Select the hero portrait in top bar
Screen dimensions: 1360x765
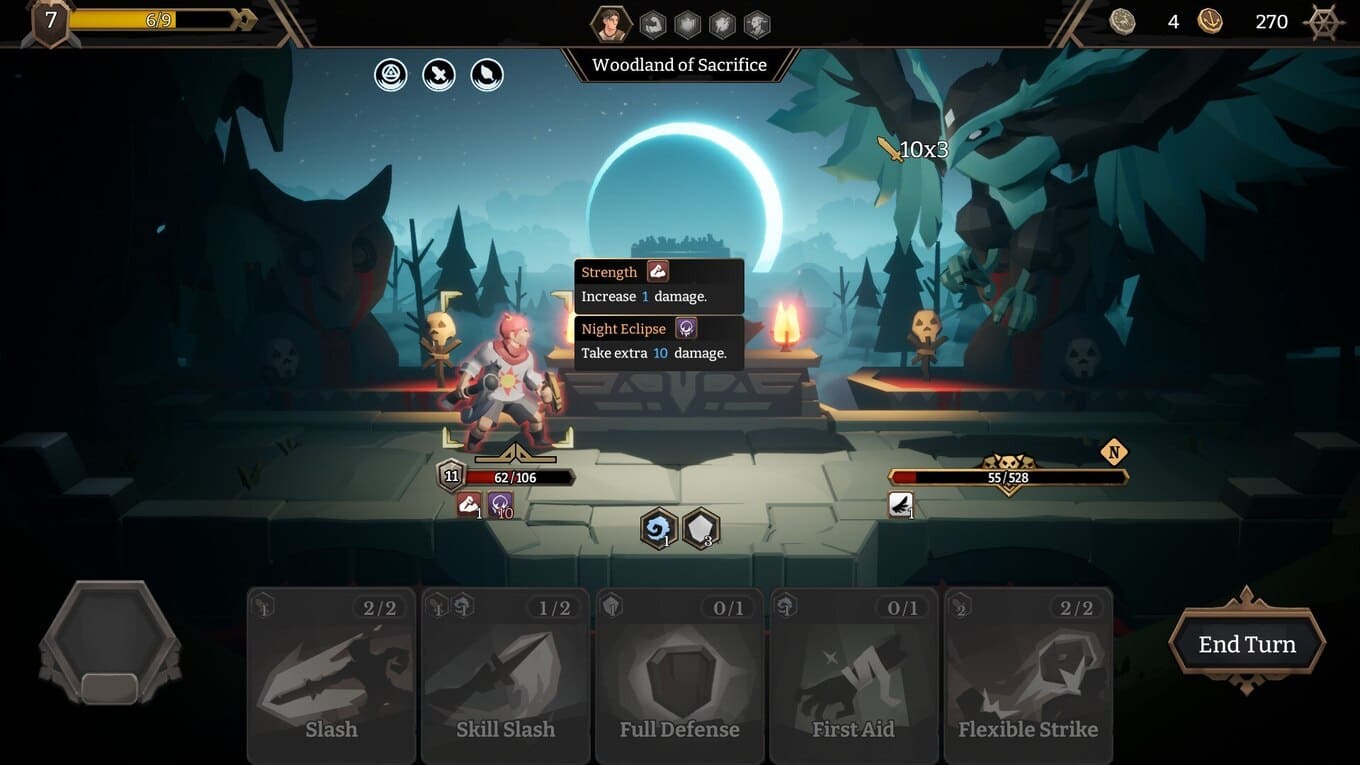click(609, 24)
